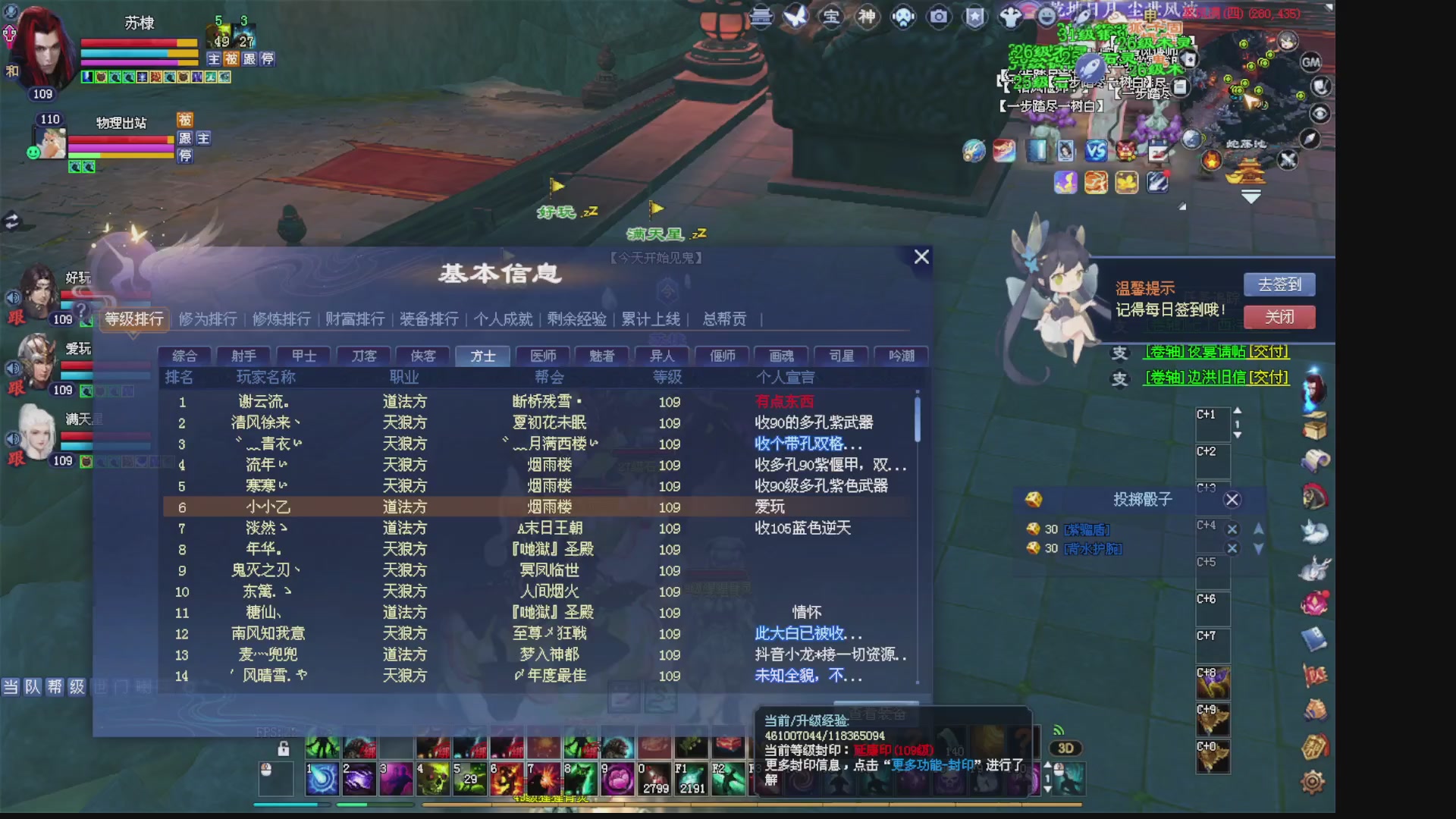Image resolution: width=1456 pixels, height=819 pixels.
Task: Open the screenshot camera icon
Action: point(940,15)
